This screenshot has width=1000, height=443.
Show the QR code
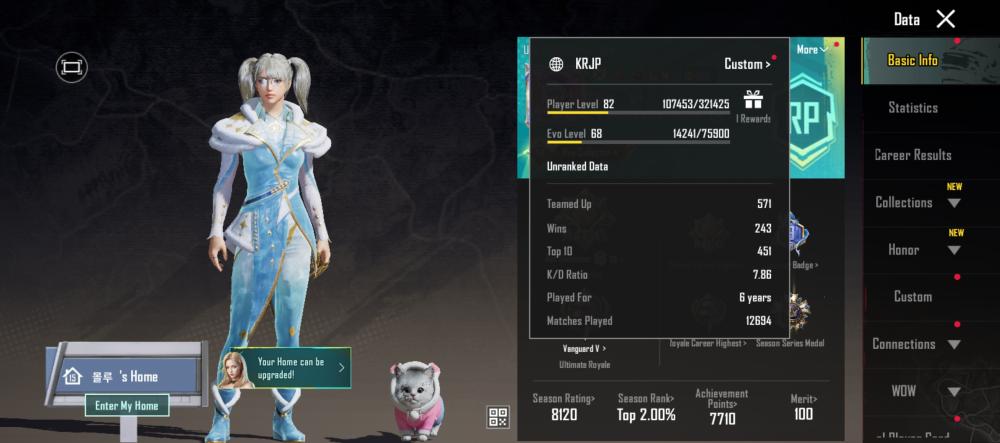tap(499, 418)
